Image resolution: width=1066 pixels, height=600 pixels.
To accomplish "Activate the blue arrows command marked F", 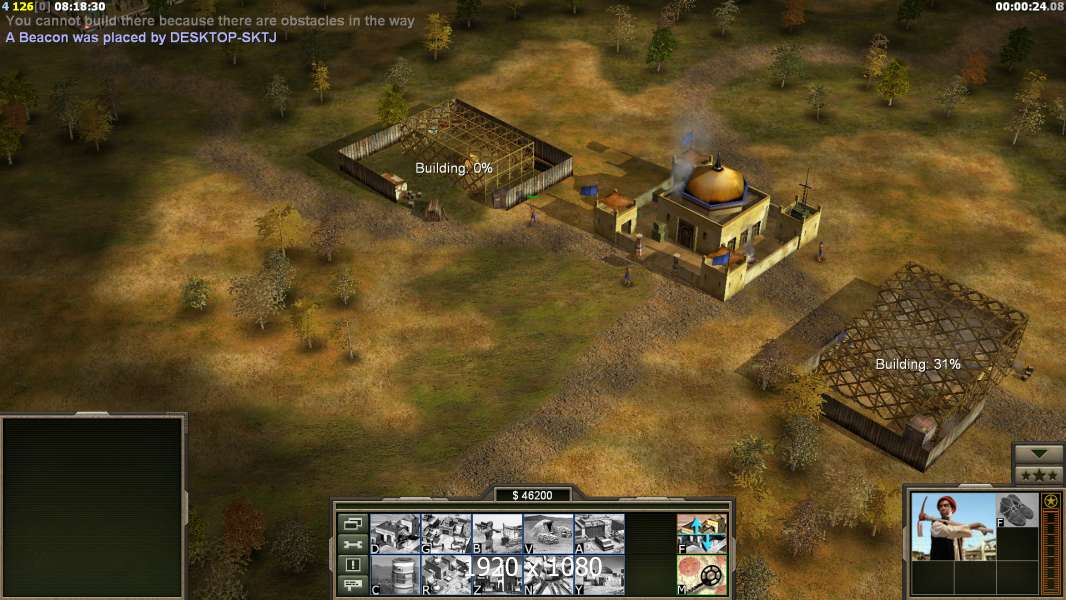I will click(x=702, y=533).
